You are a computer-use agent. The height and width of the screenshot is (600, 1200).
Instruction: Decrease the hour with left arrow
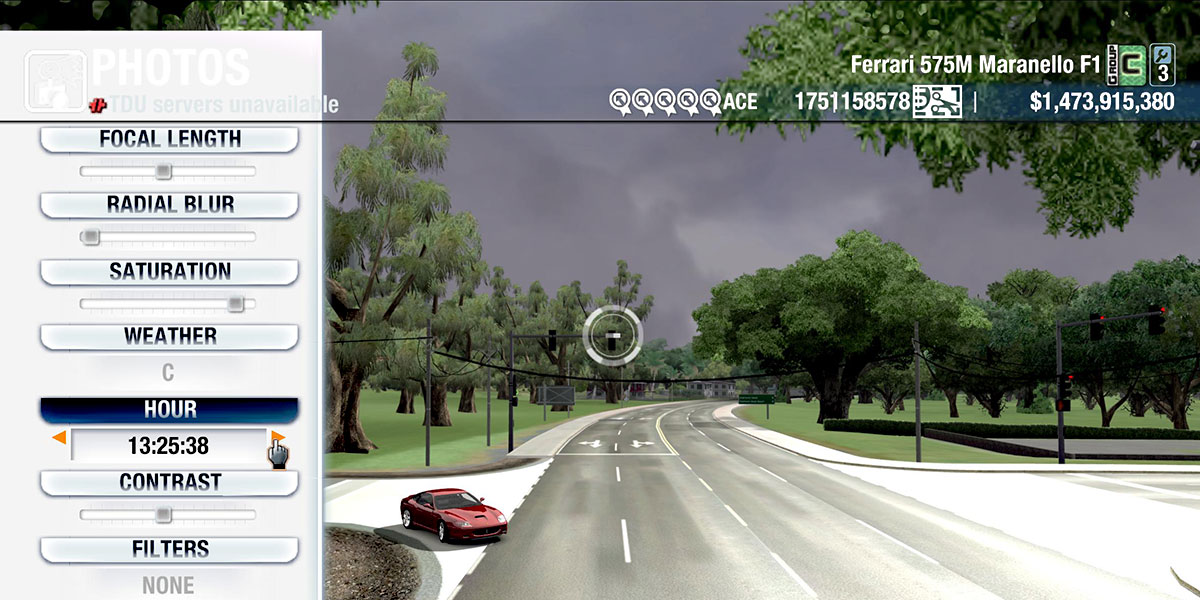click(x=60, y=438)
